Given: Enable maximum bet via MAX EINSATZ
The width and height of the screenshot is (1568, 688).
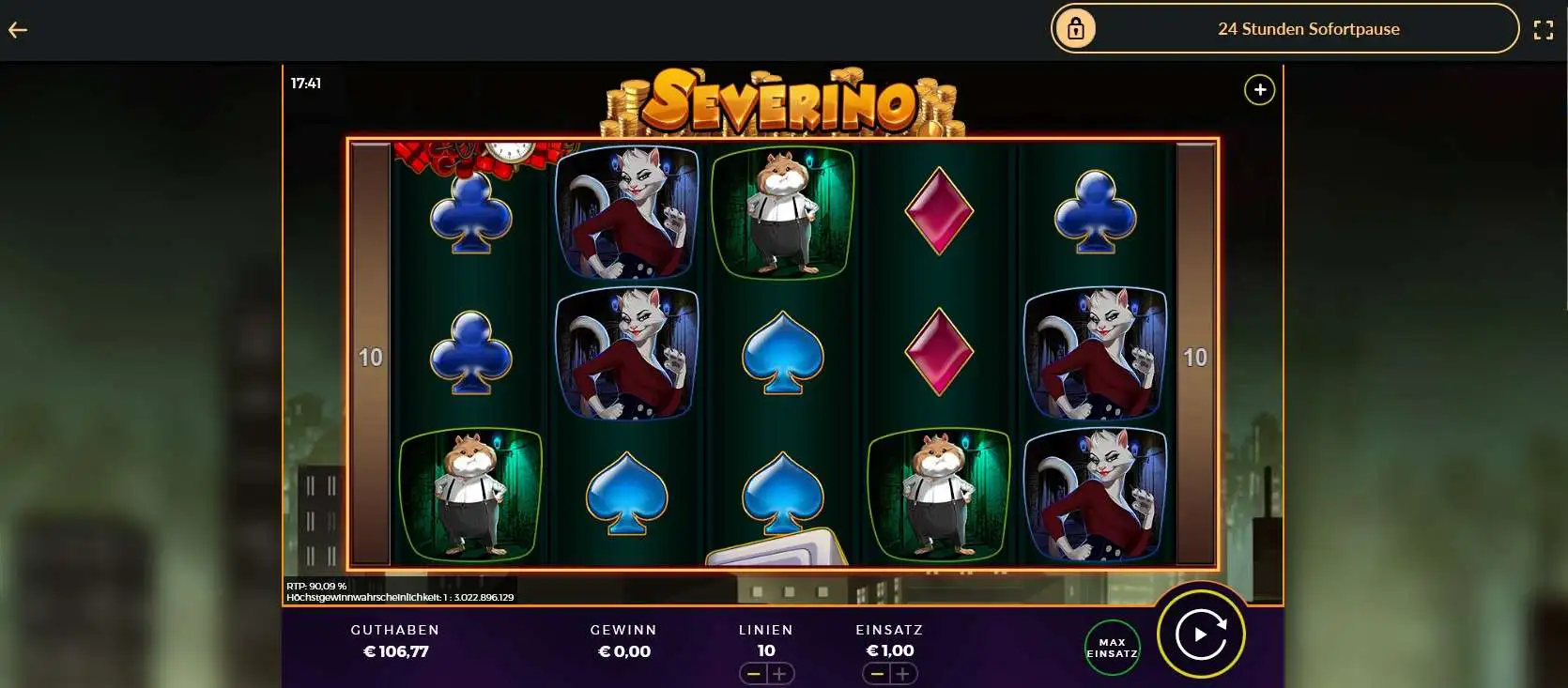Looking at the screenshot, I should coord(1112,647).
